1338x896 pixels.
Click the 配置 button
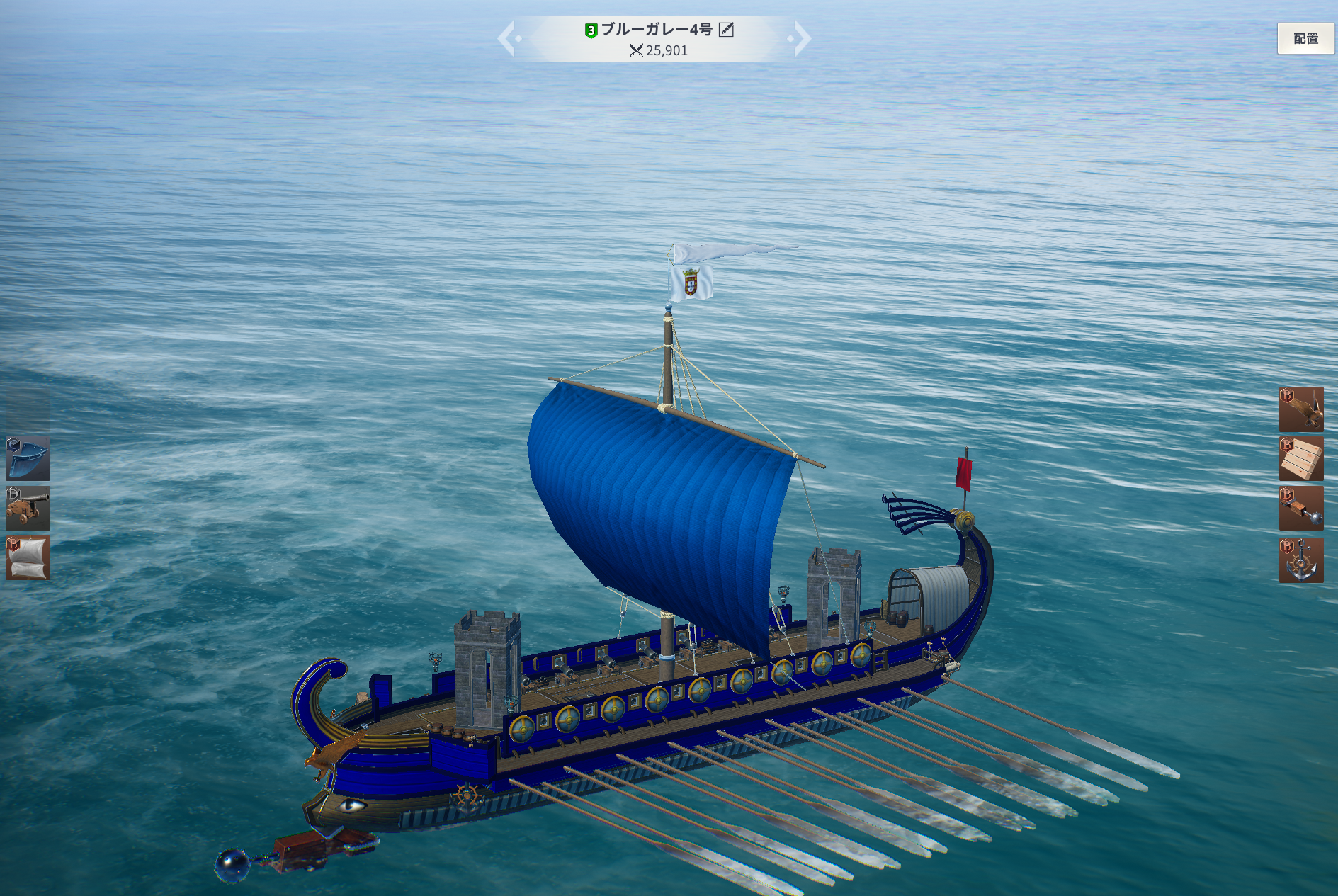pyautogui.click(x=1305, y=39)
